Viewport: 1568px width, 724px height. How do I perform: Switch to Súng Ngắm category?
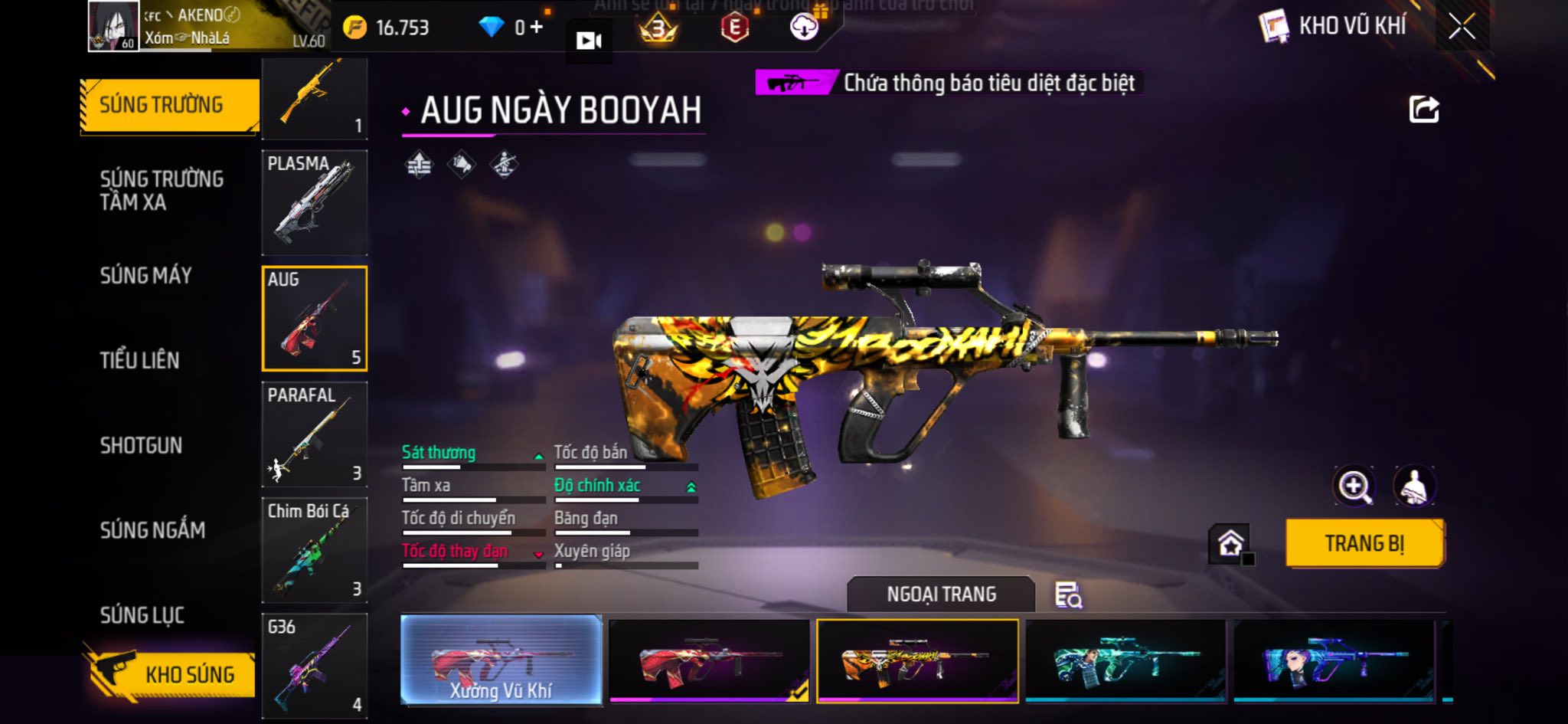[x=152, y=530]
